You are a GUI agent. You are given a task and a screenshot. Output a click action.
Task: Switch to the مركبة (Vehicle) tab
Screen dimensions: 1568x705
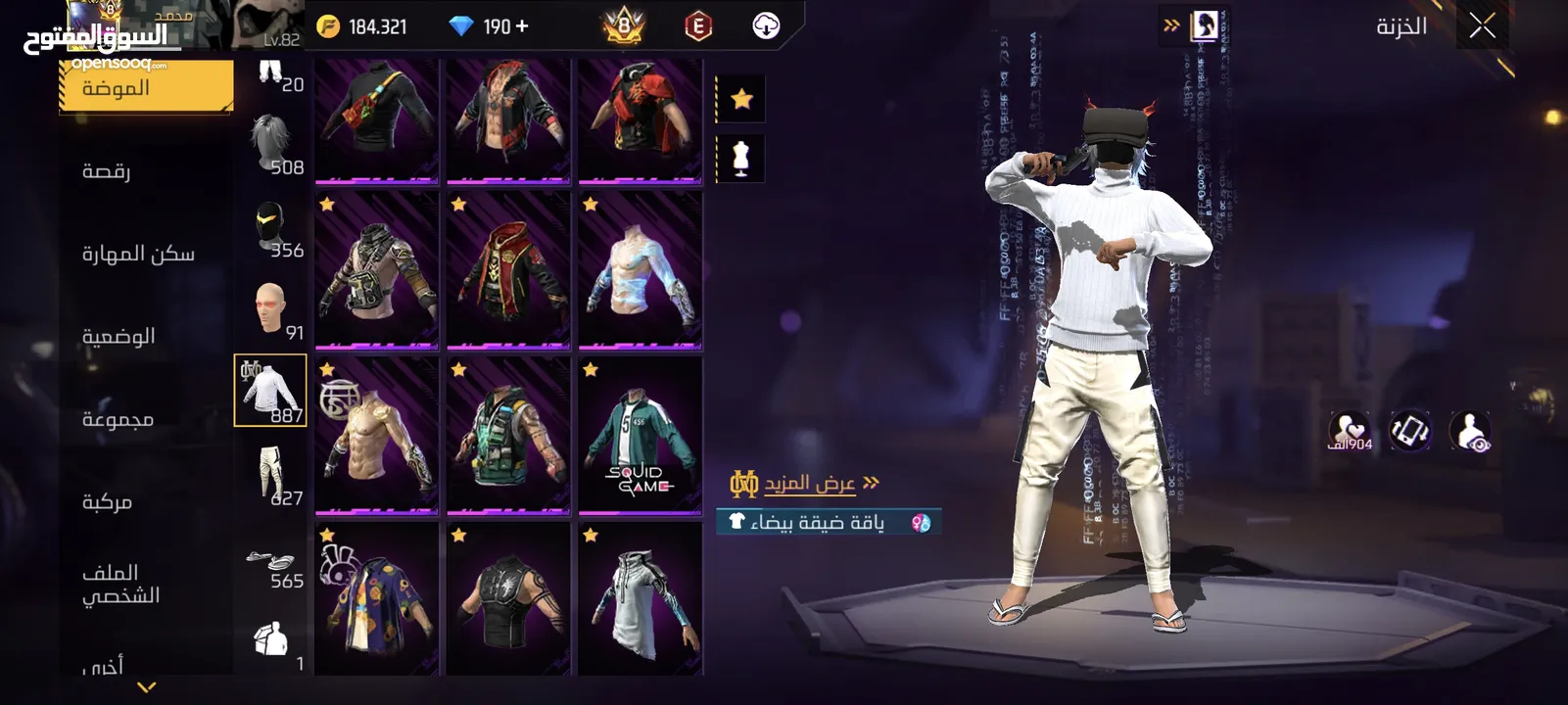coord(107,501)
